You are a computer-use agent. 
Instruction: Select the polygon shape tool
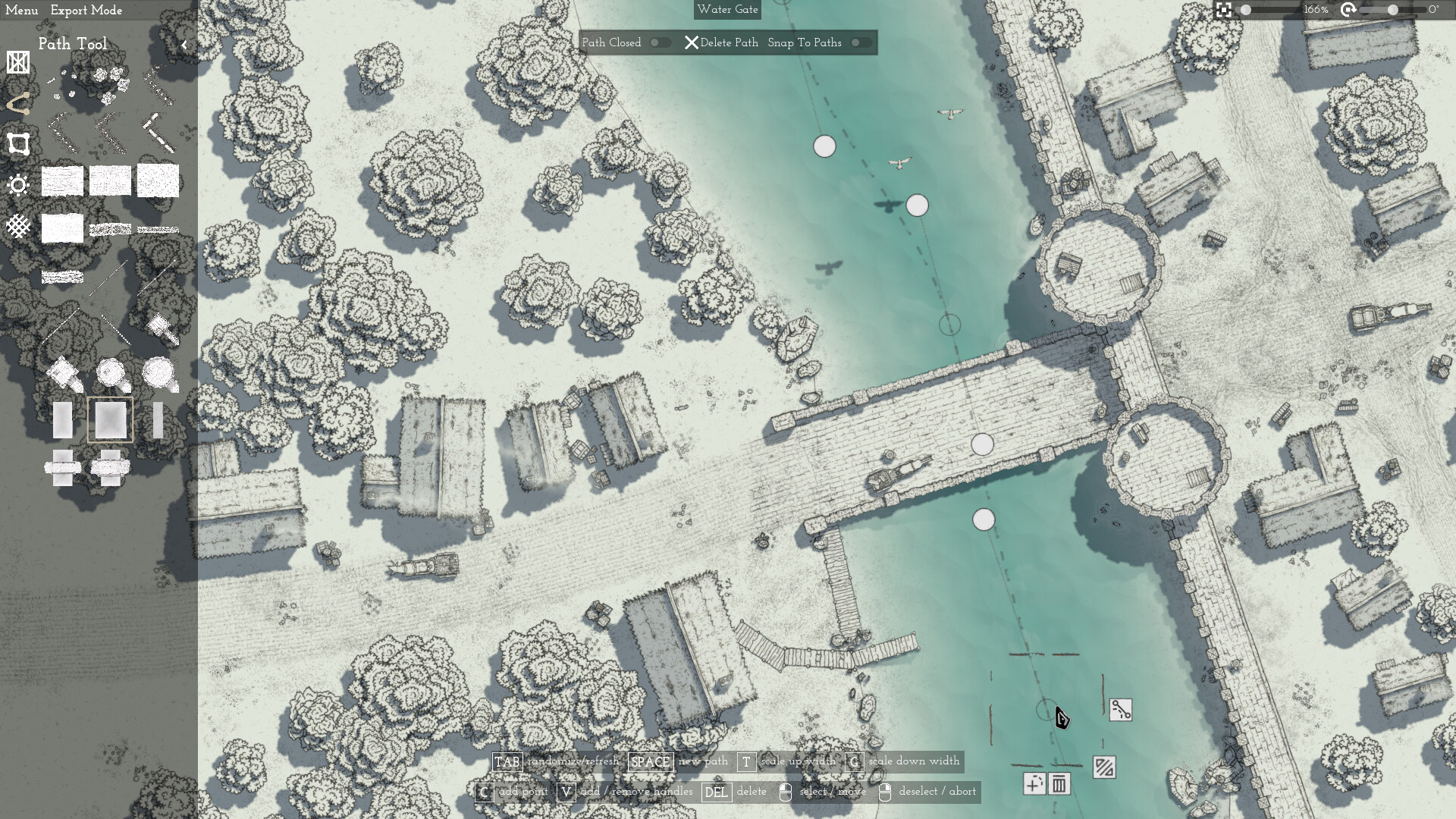click(19, 144)
